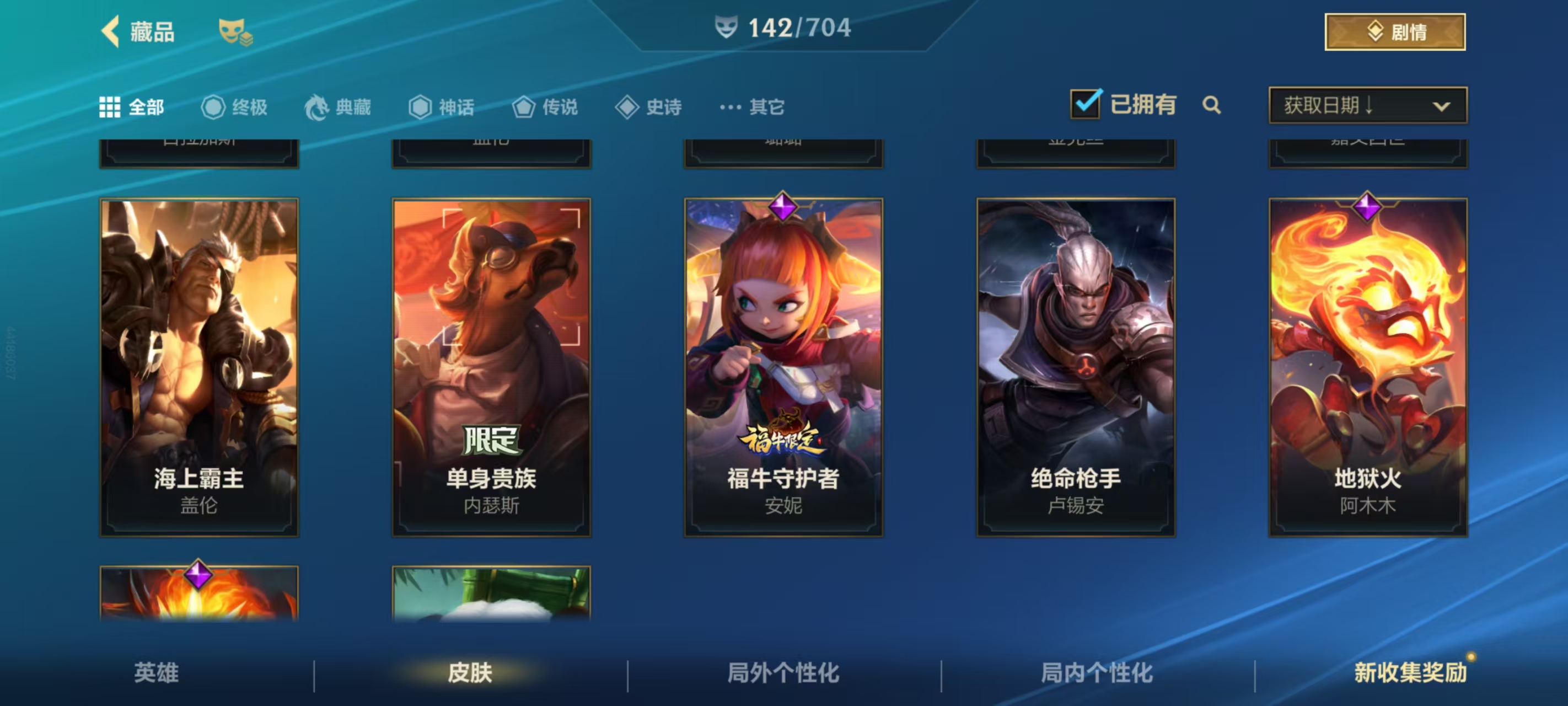1568x706 pixels.
Task: Open the mask and coins icon
Action: [235, 31]
